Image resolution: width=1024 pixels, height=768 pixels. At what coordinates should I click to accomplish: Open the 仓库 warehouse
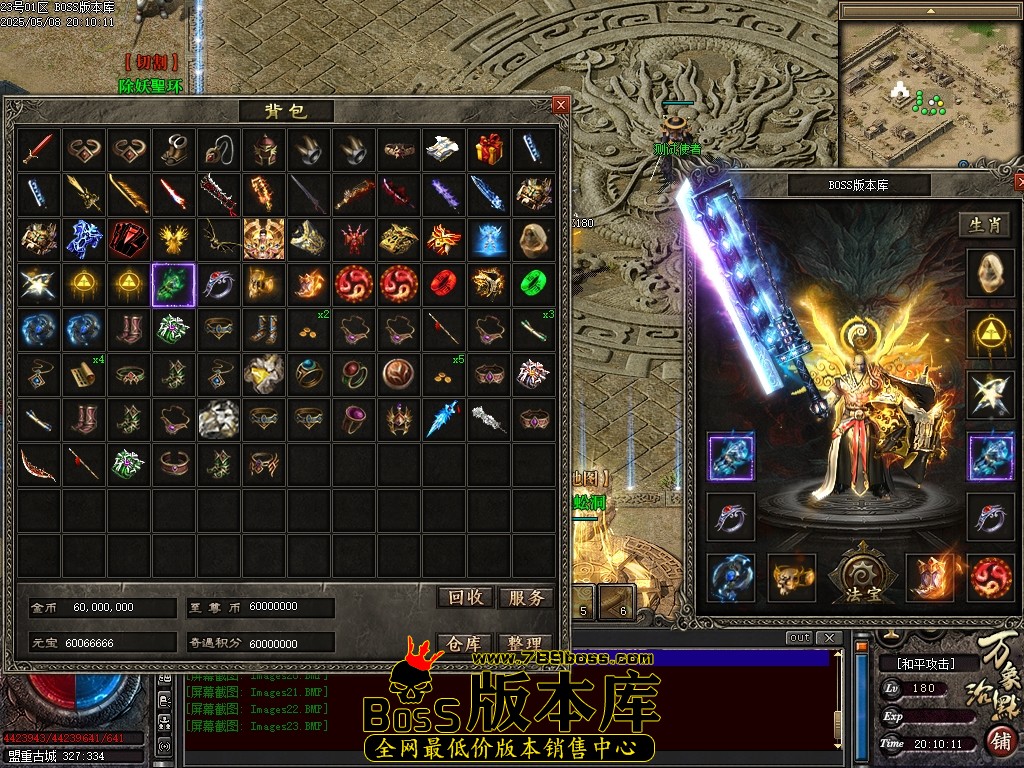pos(465,644)
